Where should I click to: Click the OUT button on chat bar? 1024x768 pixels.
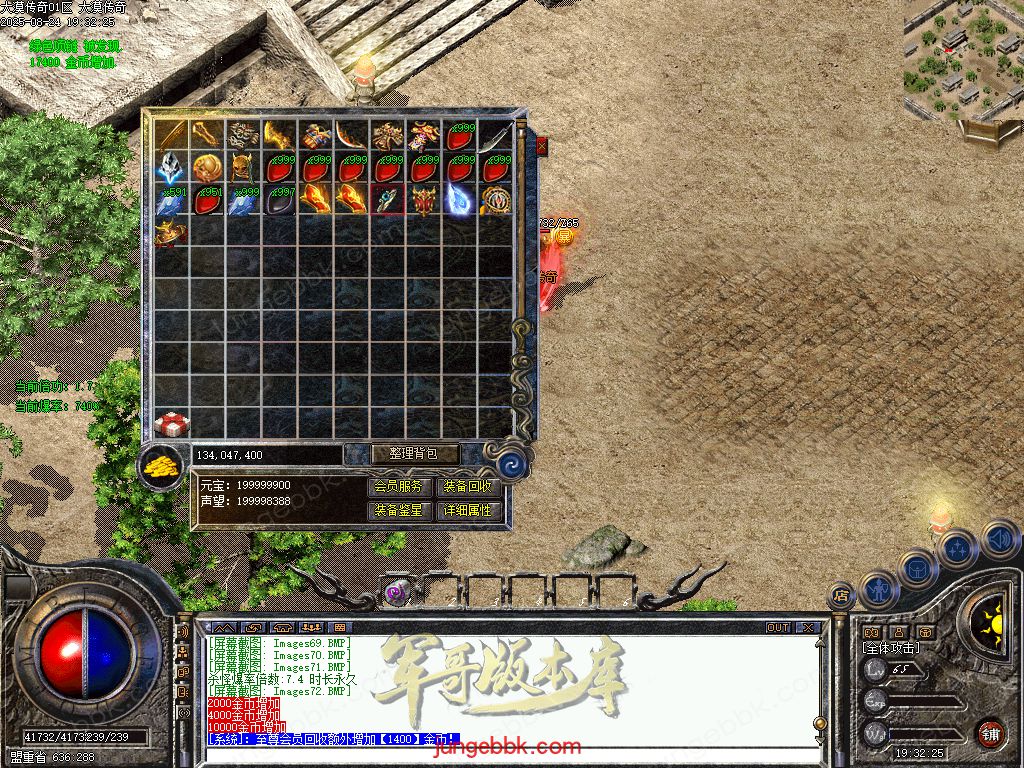778,628
